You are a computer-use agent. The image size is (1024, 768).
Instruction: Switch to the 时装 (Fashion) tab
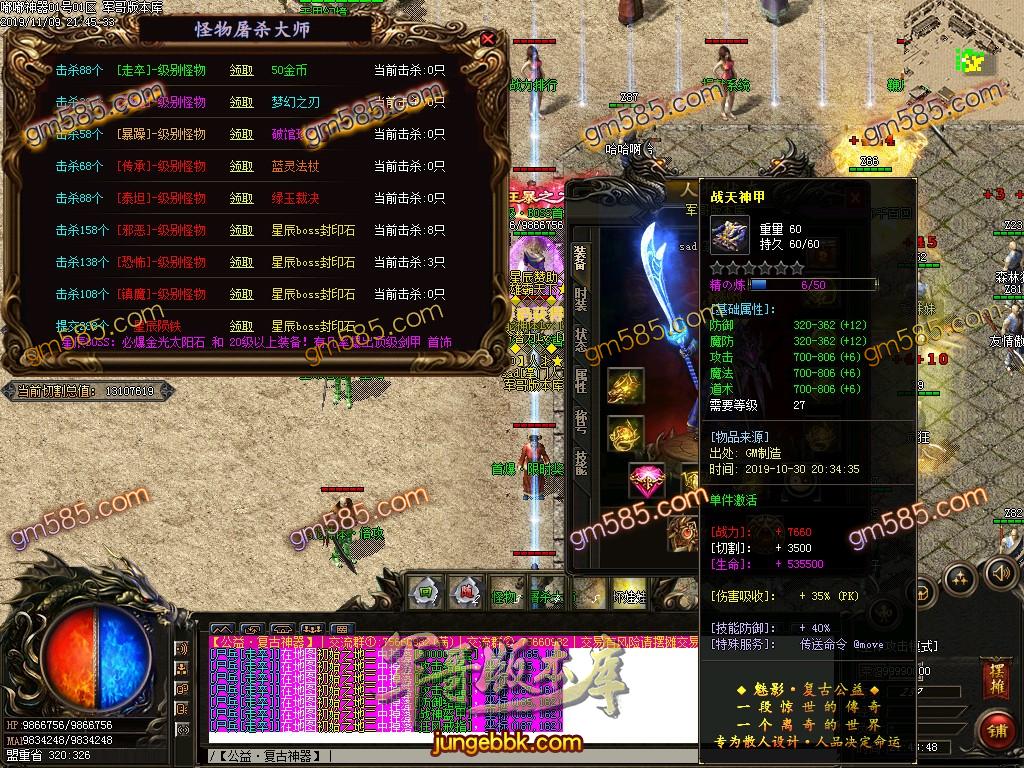[580, 298]
